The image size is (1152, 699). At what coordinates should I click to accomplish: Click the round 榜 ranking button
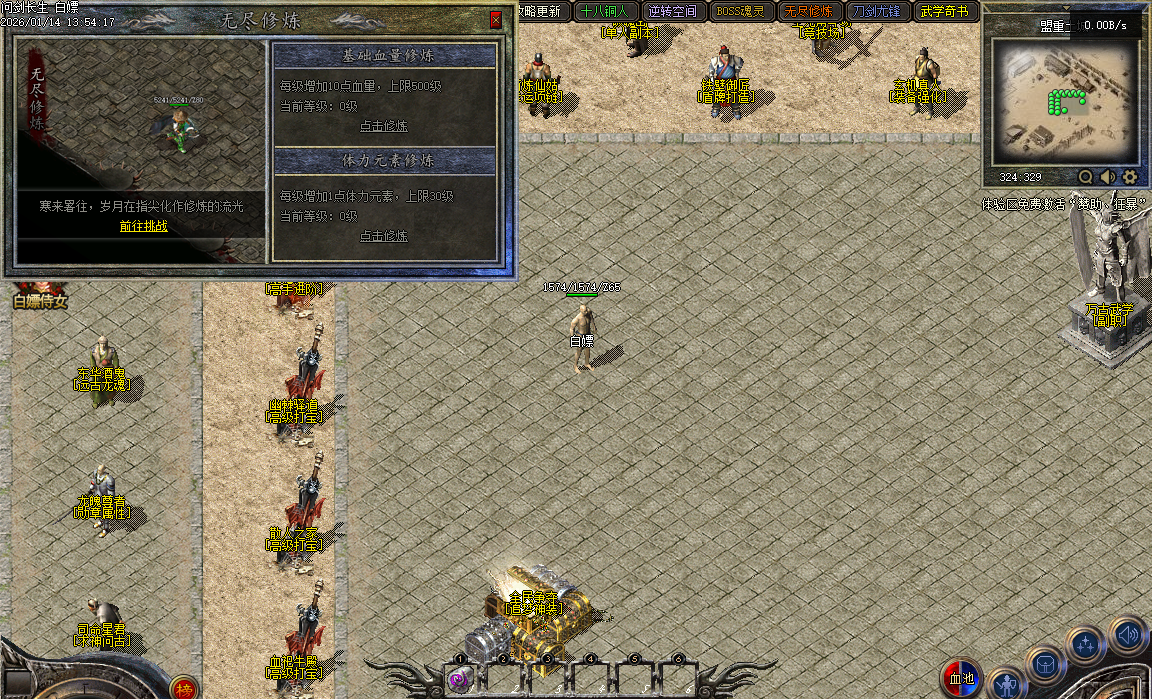tap(184, 688)
